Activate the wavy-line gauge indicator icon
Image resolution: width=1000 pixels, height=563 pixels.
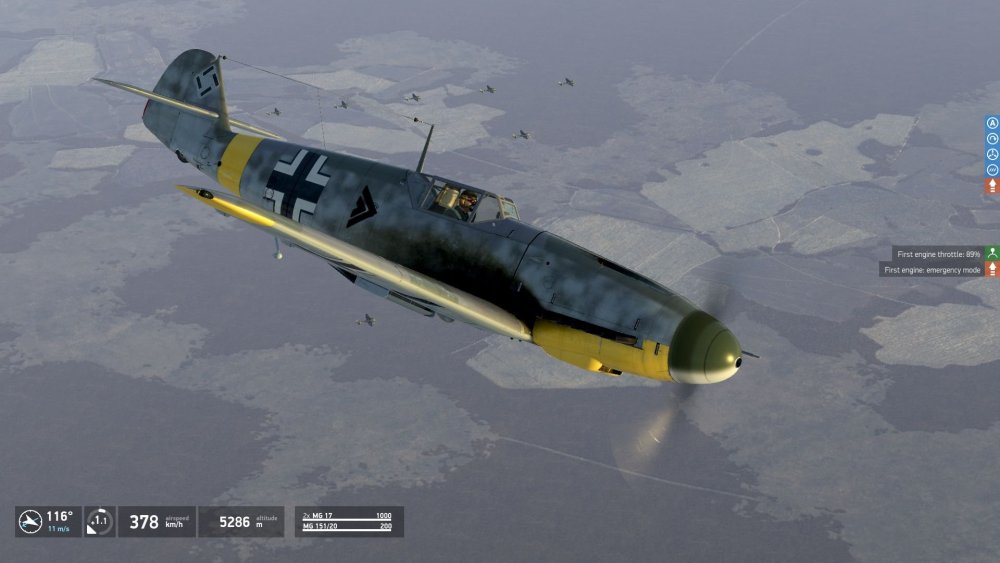pyautogui.click(x=992, y=170)
